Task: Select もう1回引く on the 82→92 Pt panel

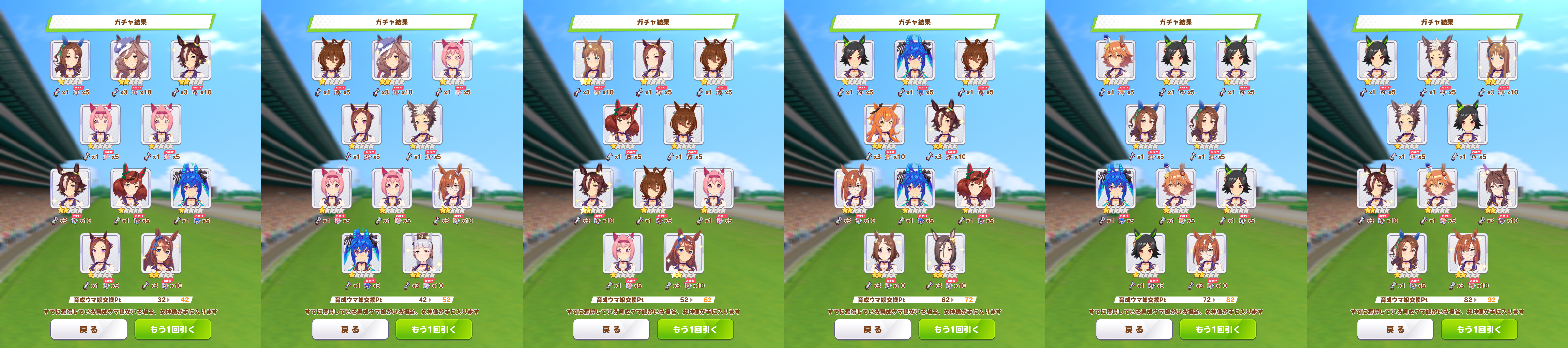Action: click(x=1479, y=329)
